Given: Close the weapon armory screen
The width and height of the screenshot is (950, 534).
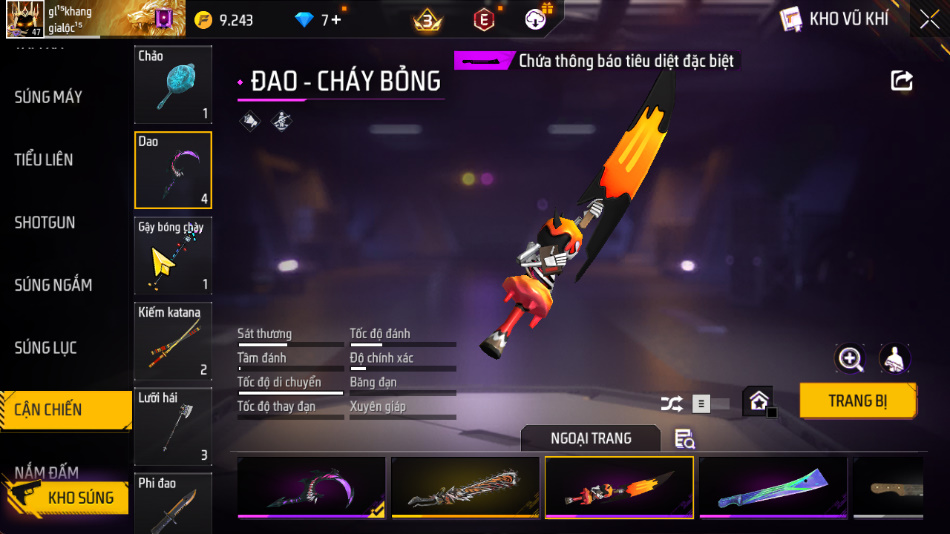Looking at the screenshot, I should click(929, 19).
